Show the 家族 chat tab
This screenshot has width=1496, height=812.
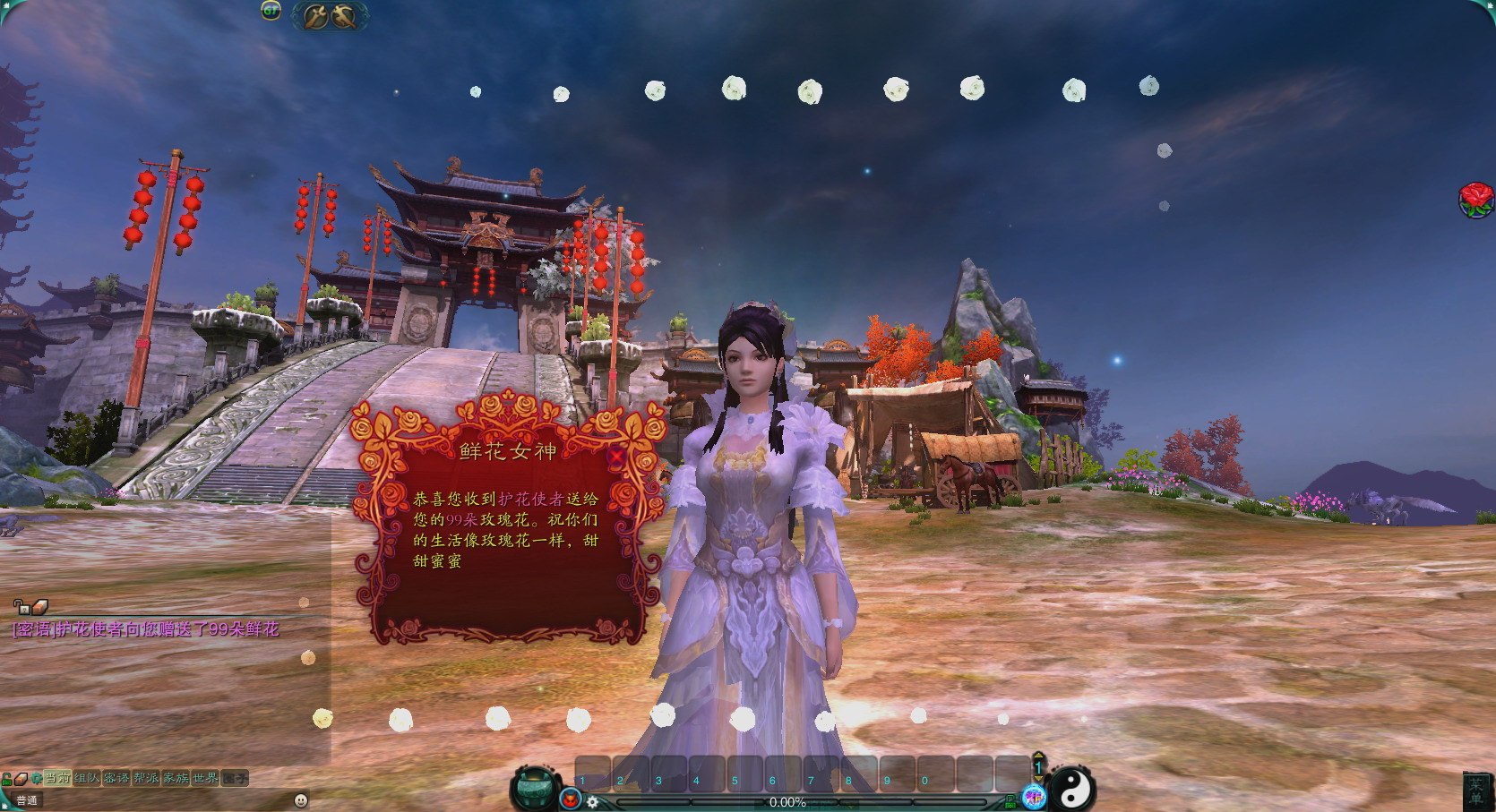[x=176, y=778]
